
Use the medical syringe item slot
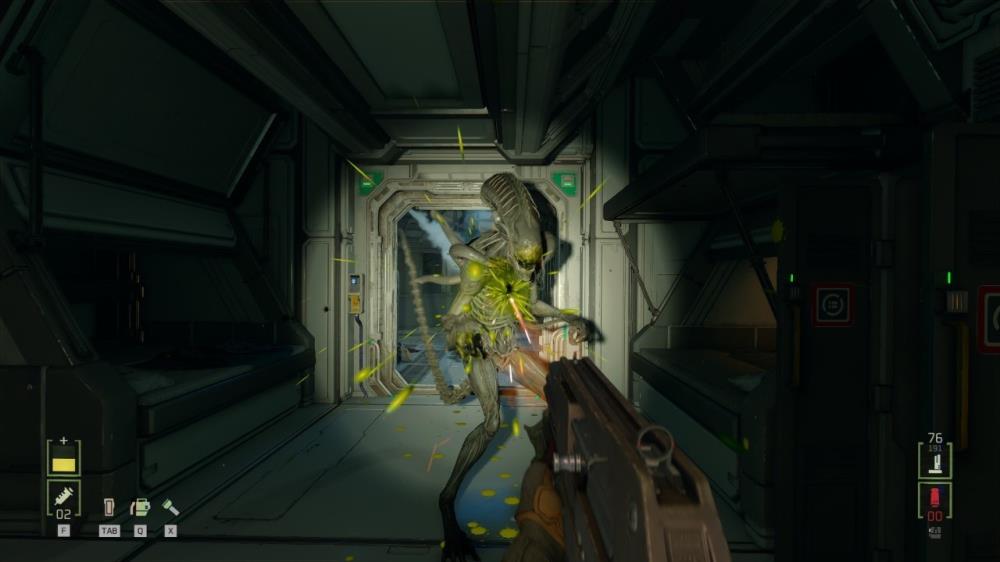click(64, 497)
